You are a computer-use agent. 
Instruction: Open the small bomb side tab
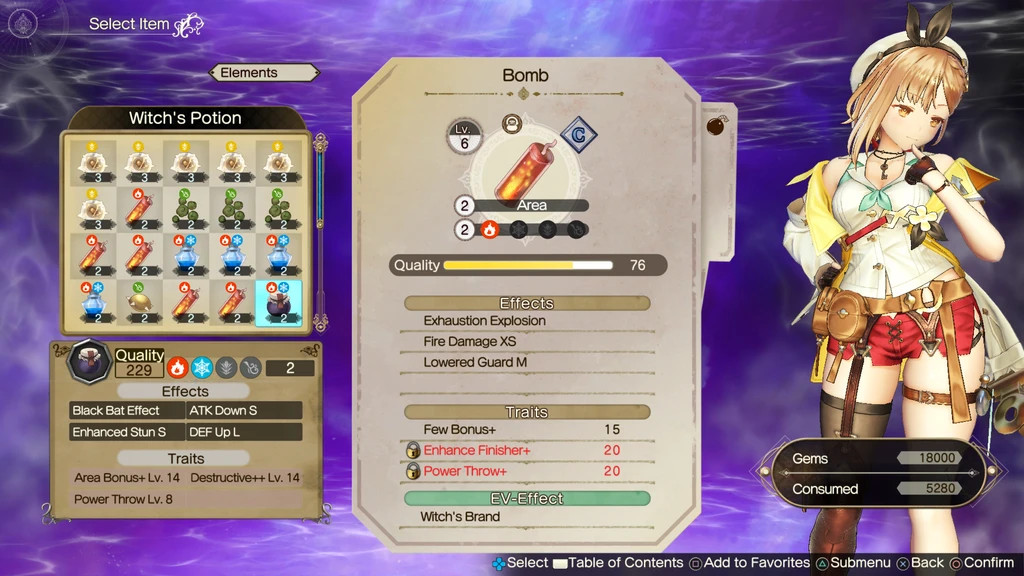point(718,127)
